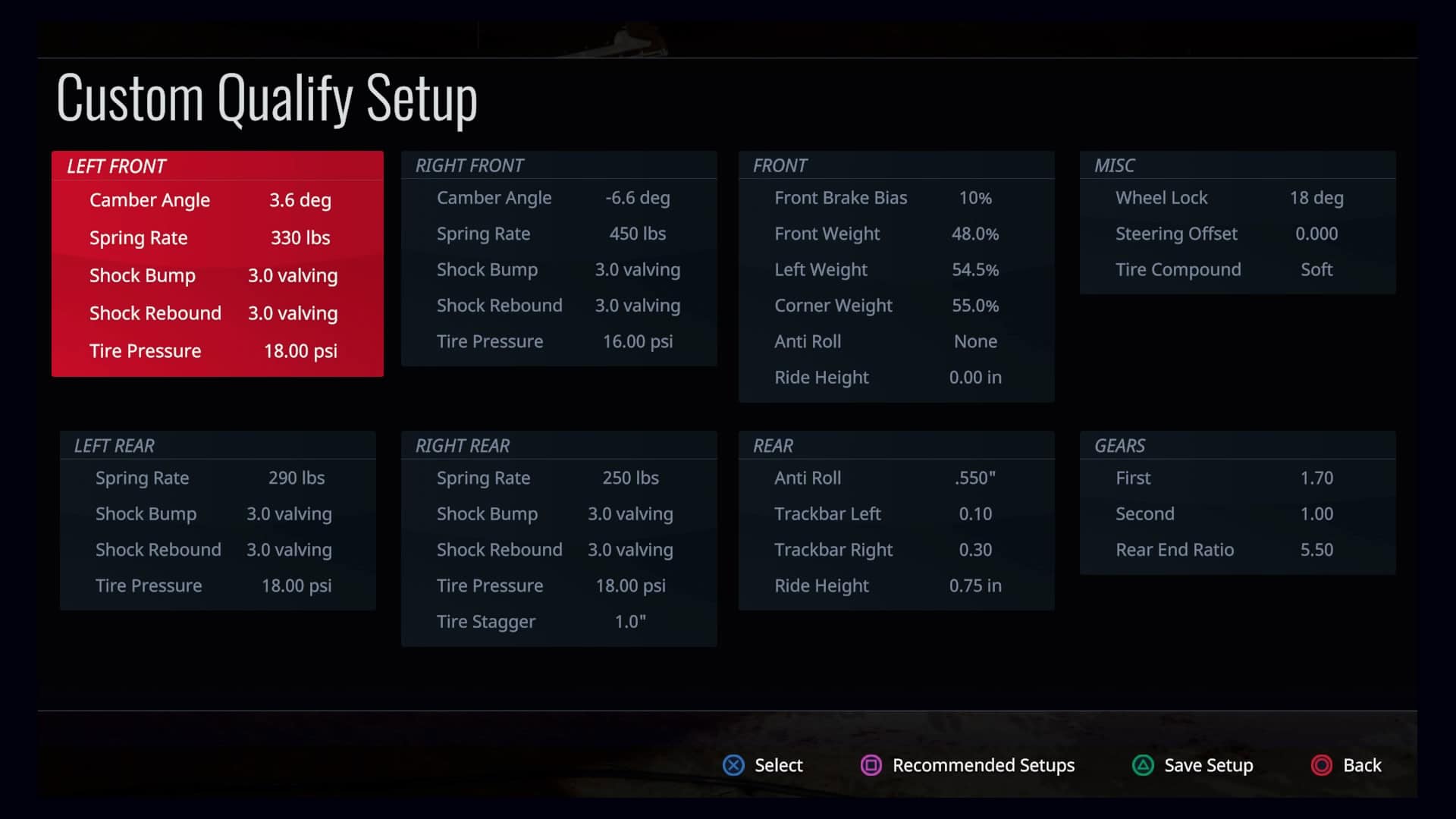Screen dimensions: 1456x819
Task: Click the Select option in footer
Action: tap(763, 765)
